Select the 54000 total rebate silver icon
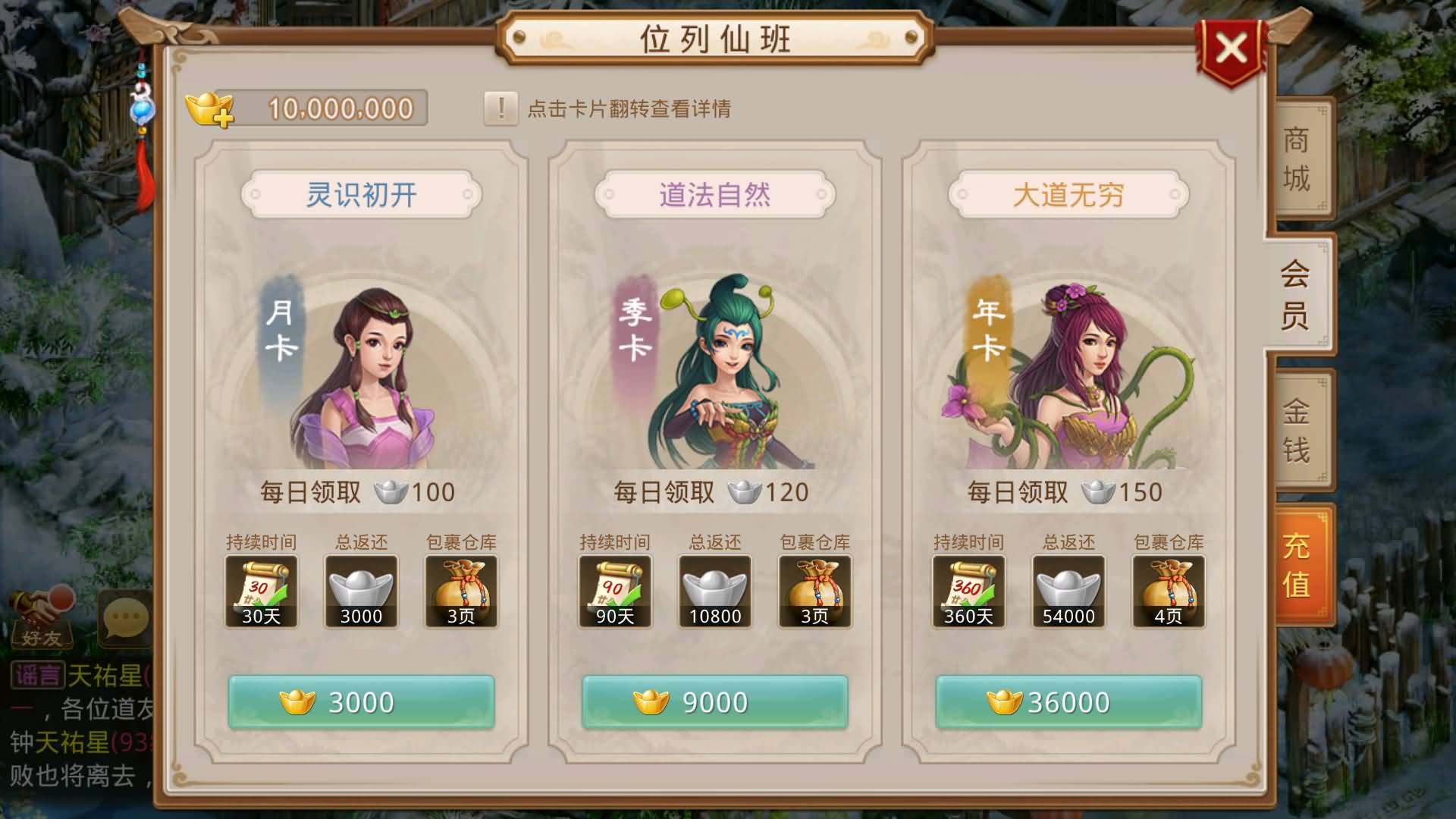 [x=1068, y=591]
